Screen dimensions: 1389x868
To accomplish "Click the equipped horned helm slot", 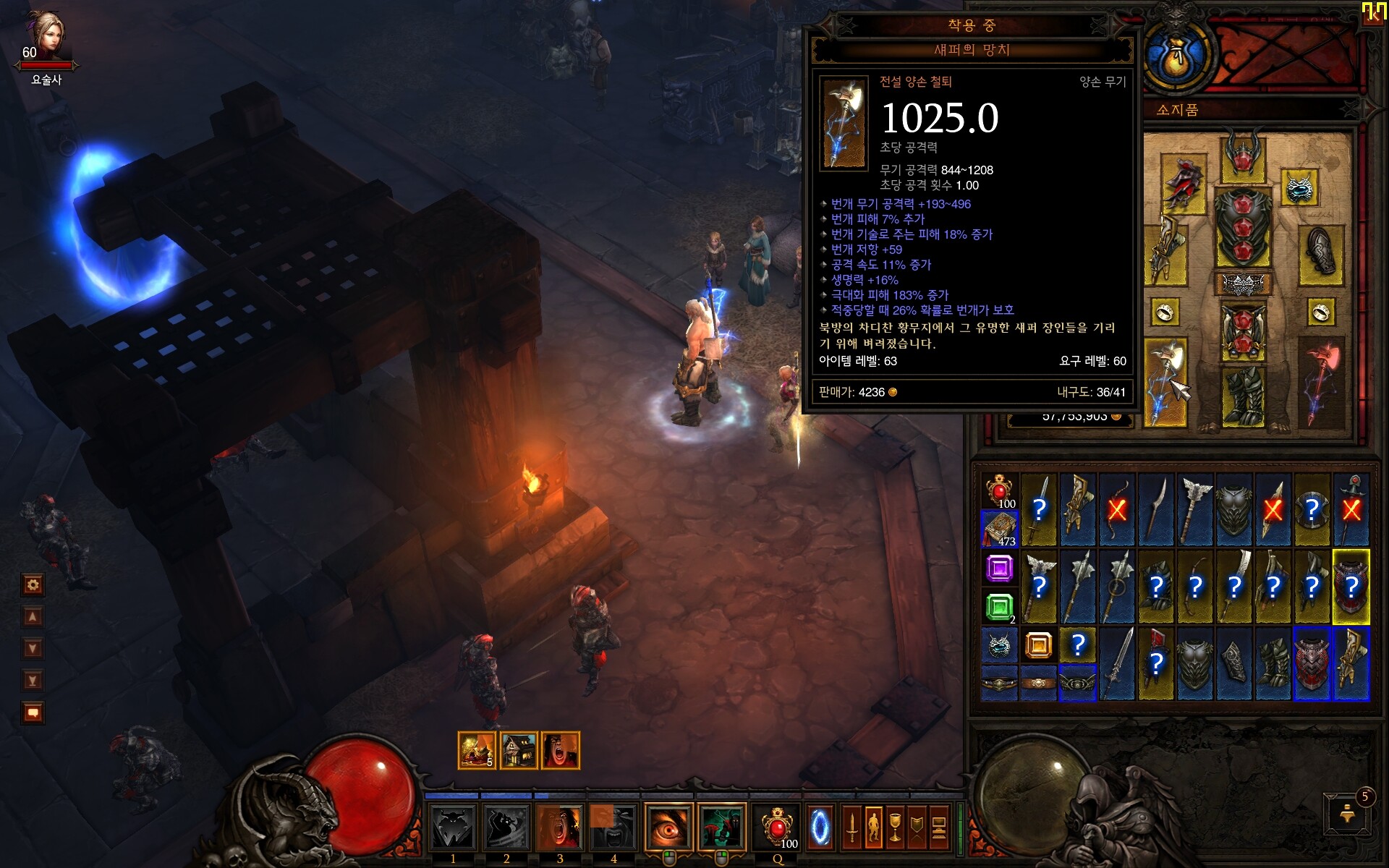I will pos(1243,155).
